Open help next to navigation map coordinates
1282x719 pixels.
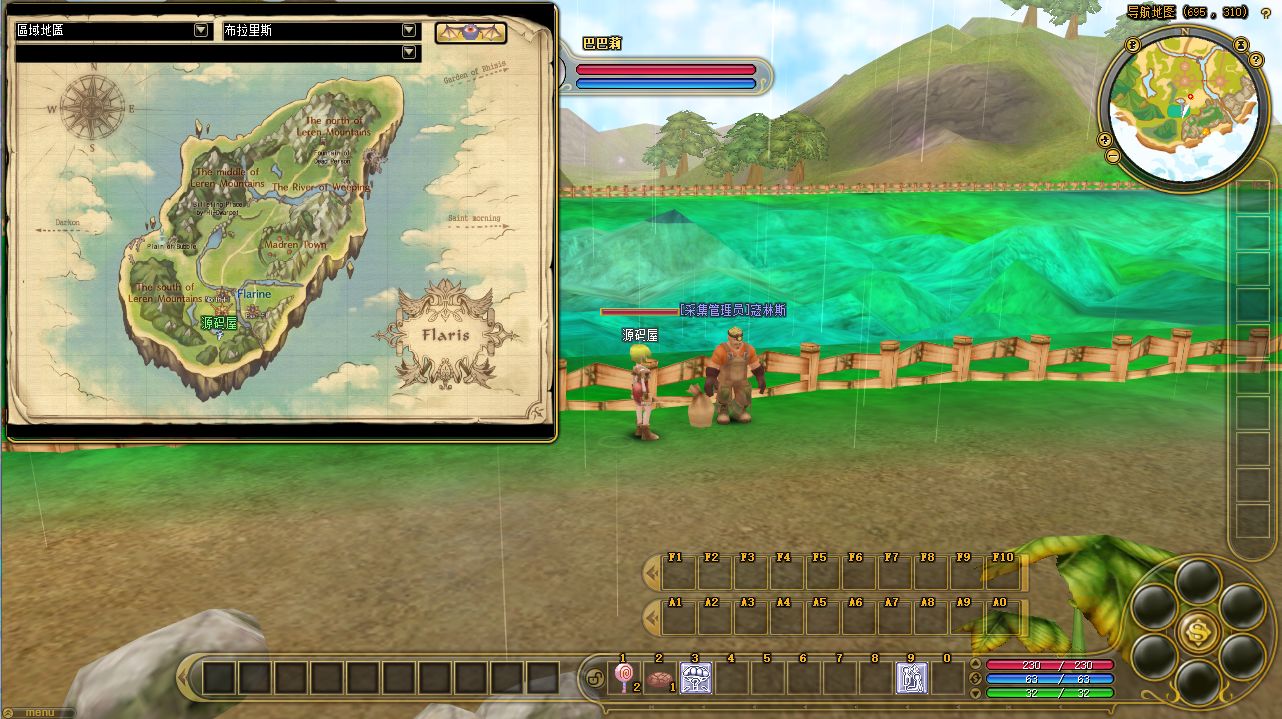pos(1266,13)
